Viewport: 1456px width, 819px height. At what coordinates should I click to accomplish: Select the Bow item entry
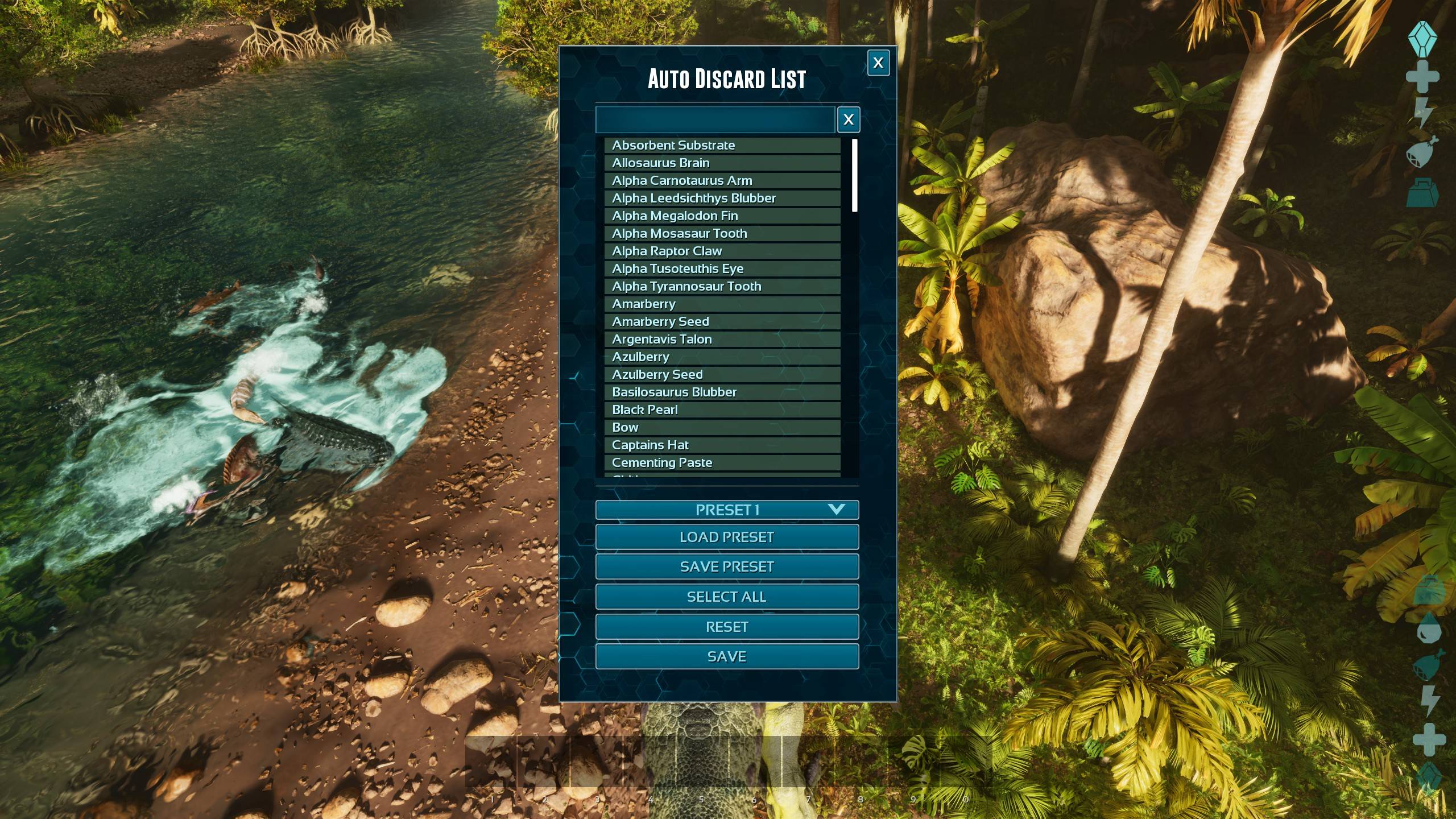[722, 428]
